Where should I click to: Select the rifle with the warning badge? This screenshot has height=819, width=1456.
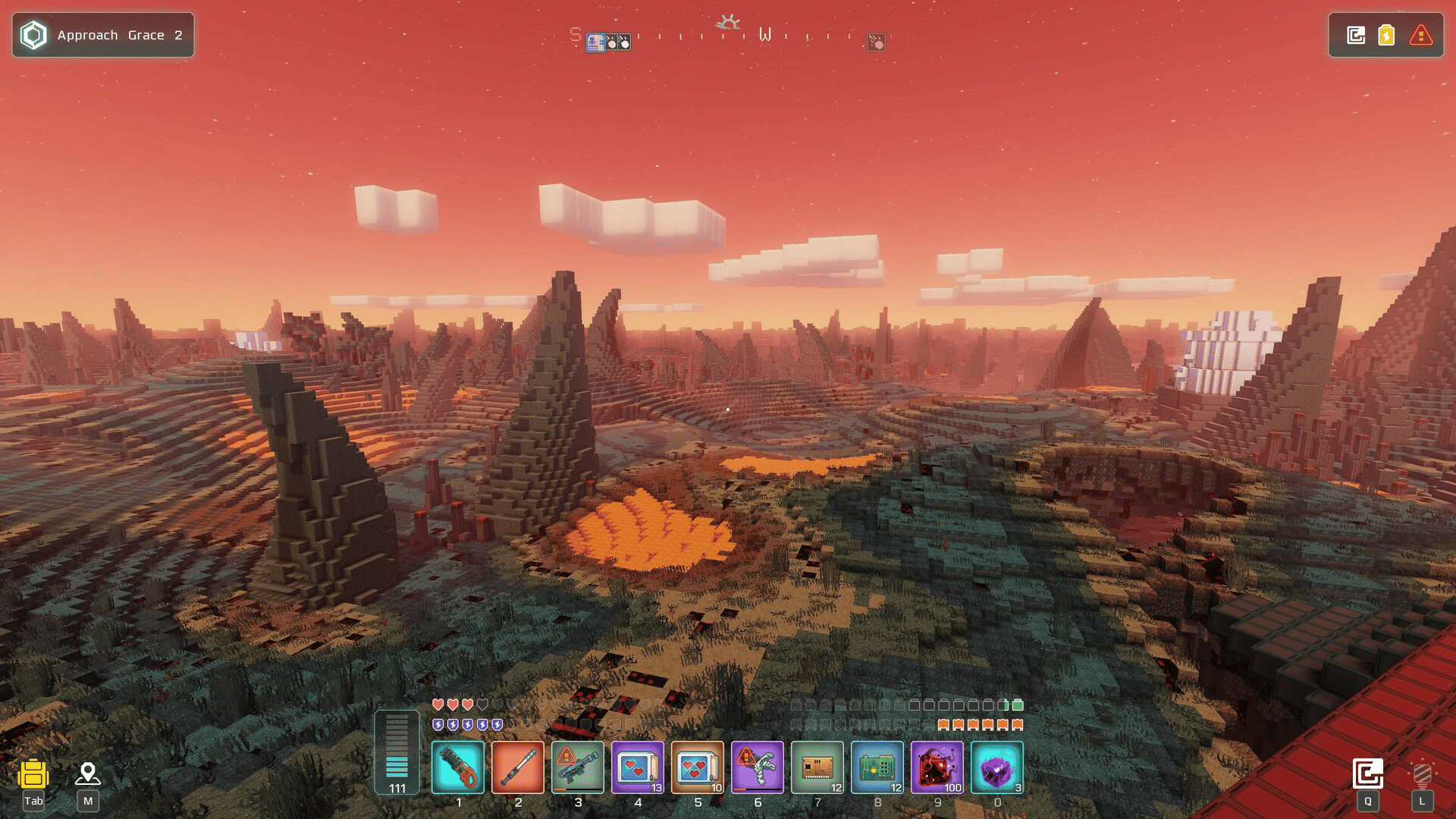578,767
